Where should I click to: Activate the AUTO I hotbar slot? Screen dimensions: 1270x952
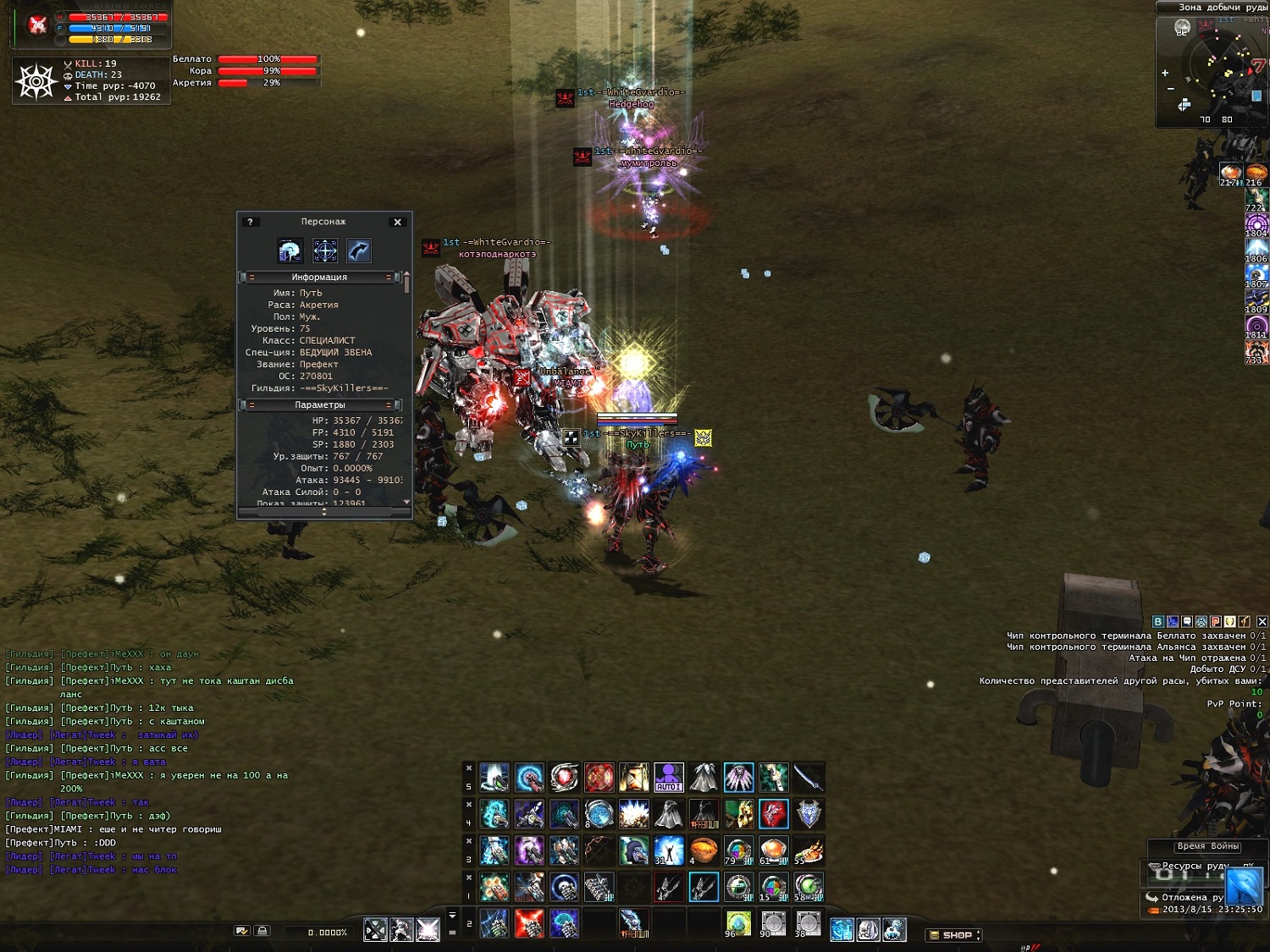tap(668, 777)
